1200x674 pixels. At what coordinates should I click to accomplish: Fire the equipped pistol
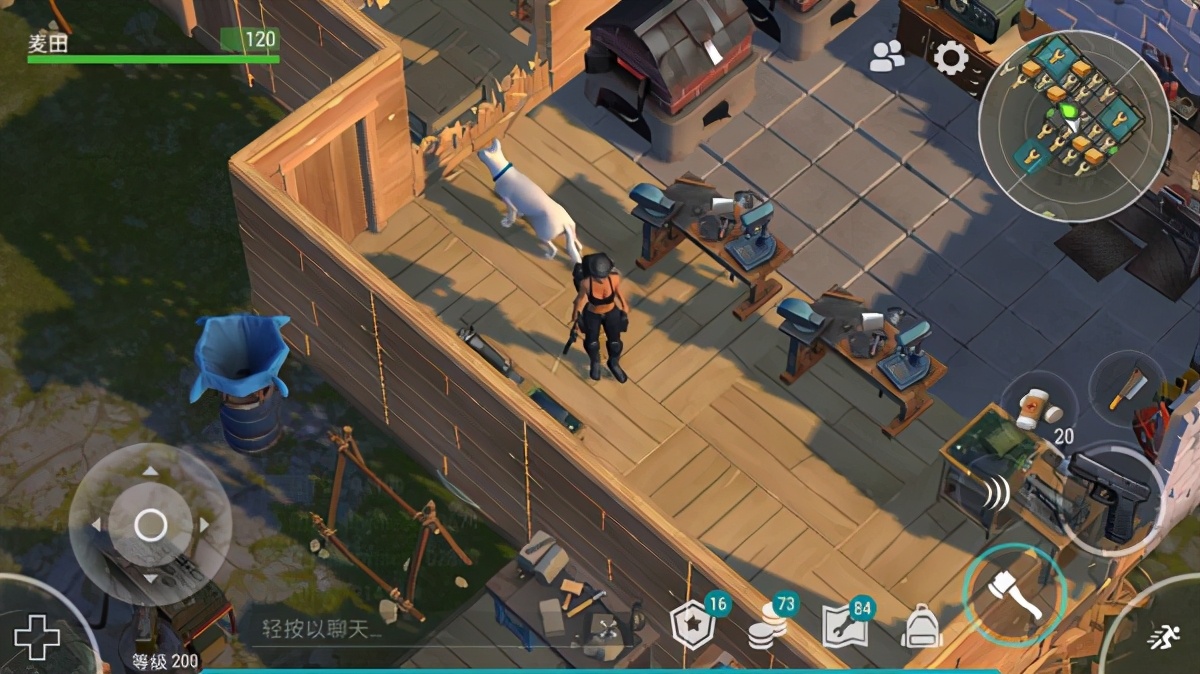1111,495
